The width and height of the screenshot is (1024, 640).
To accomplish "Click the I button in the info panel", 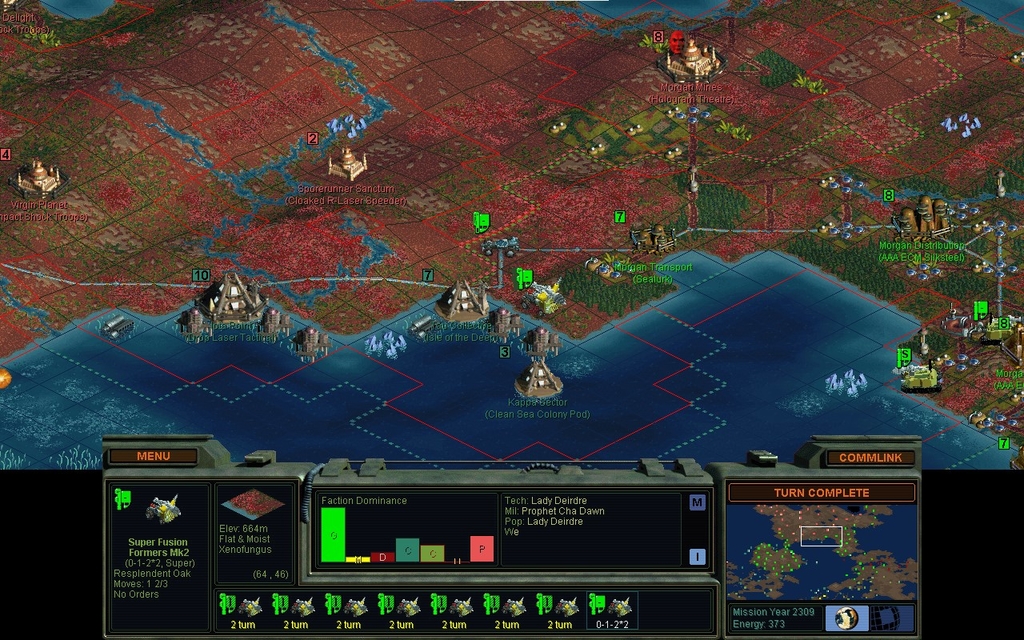I will (x=697, y=557).
